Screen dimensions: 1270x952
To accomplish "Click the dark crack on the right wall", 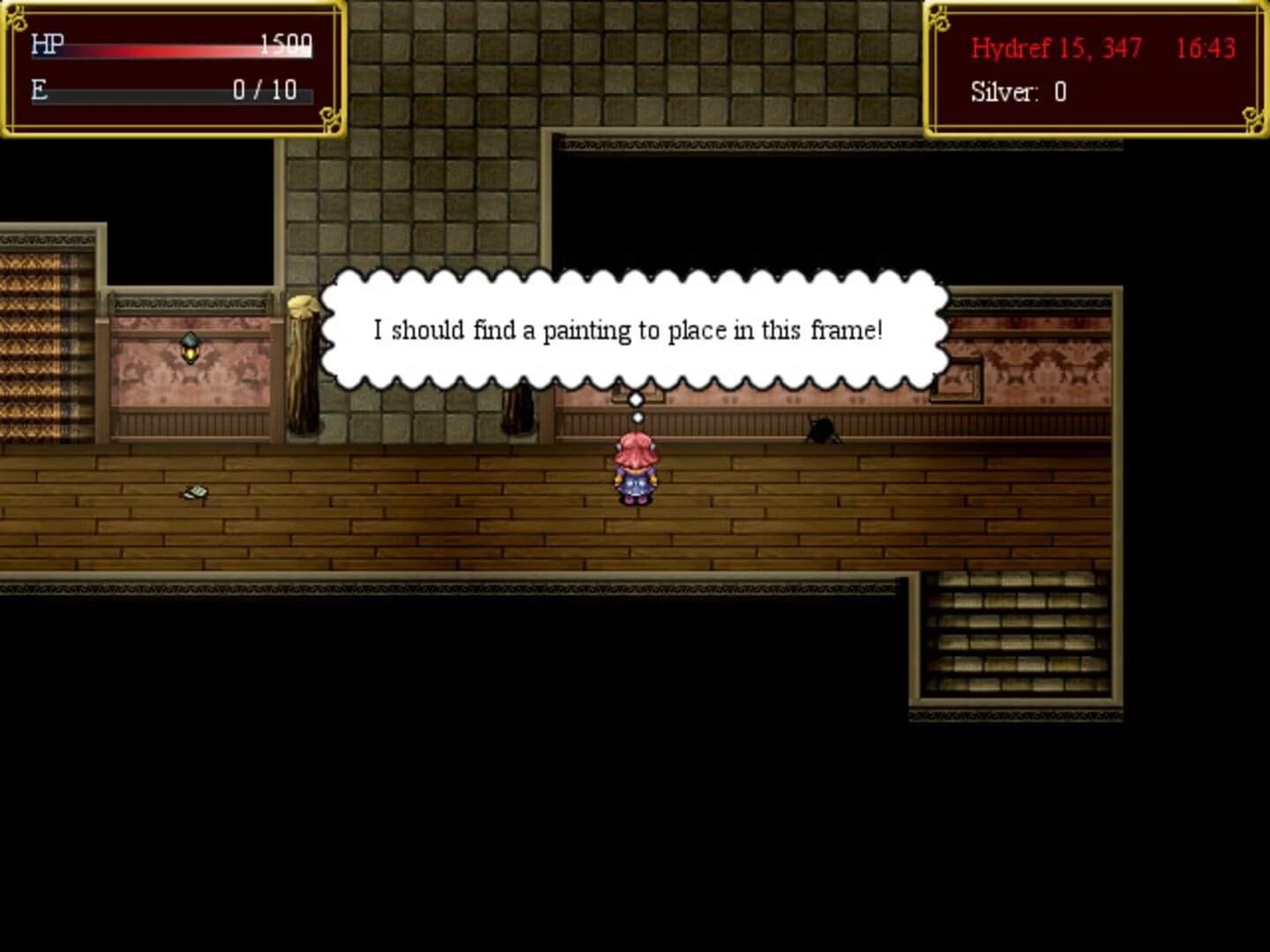I will point(820,429).
